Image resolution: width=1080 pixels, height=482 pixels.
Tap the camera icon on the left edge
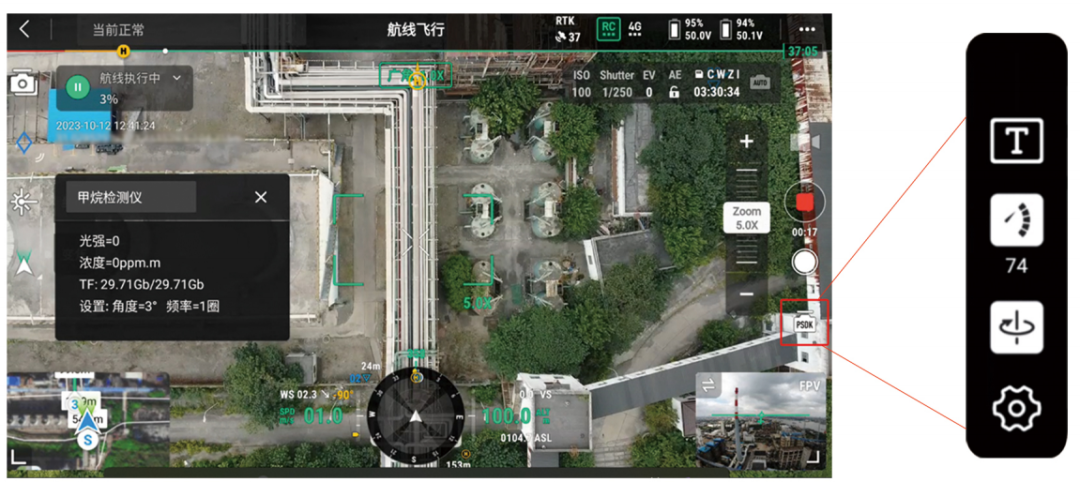pos(22,84)
